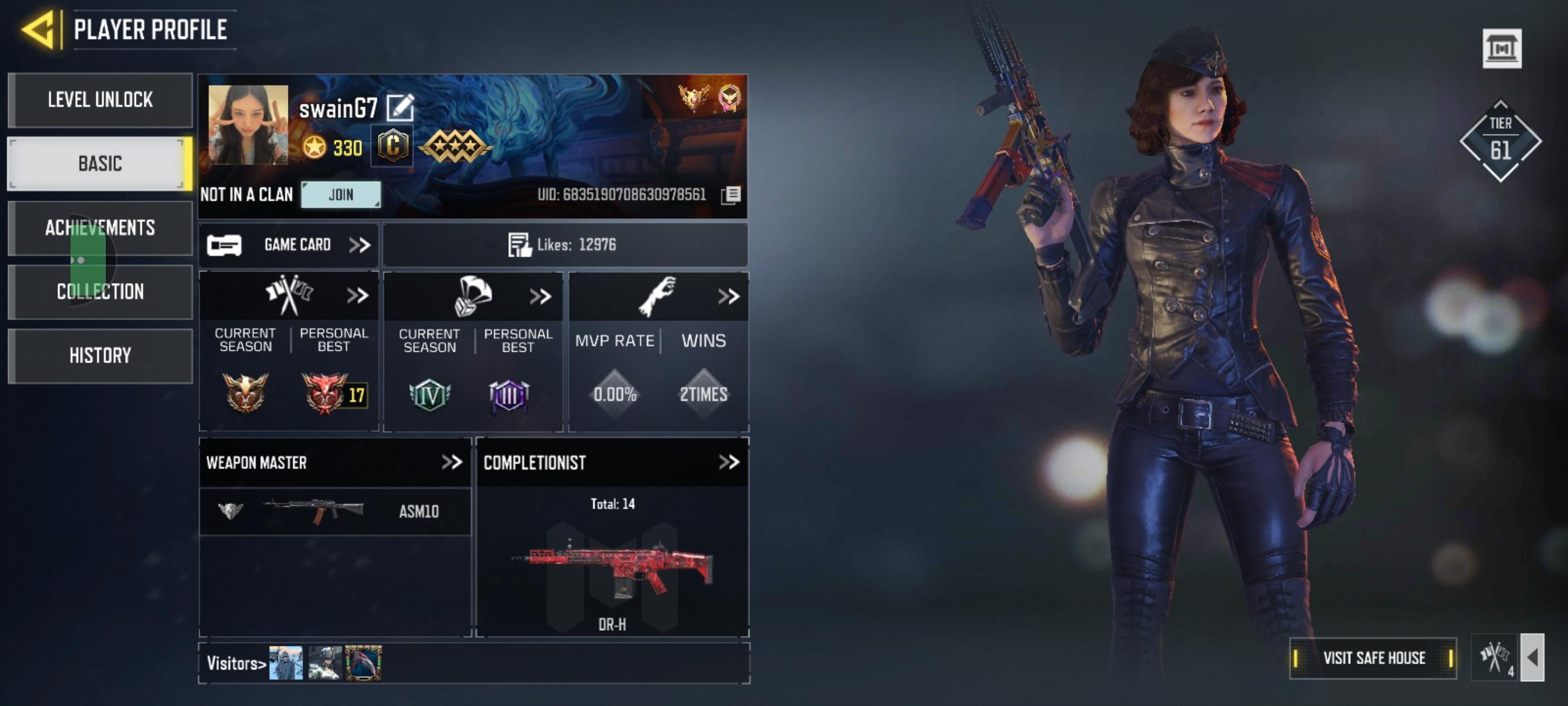View the History tab
Image resolution: width=1568 pixels, height=706 pixels.
pyautogui.click(x=100, y=356)
